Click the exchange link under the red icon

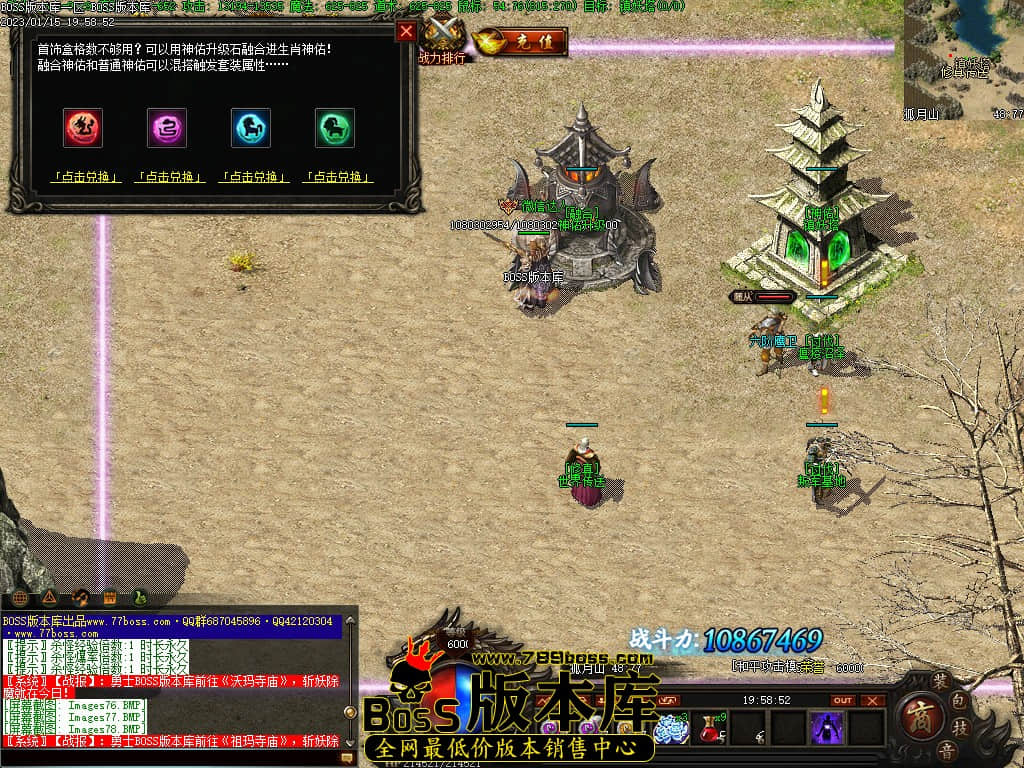(86, 177)
